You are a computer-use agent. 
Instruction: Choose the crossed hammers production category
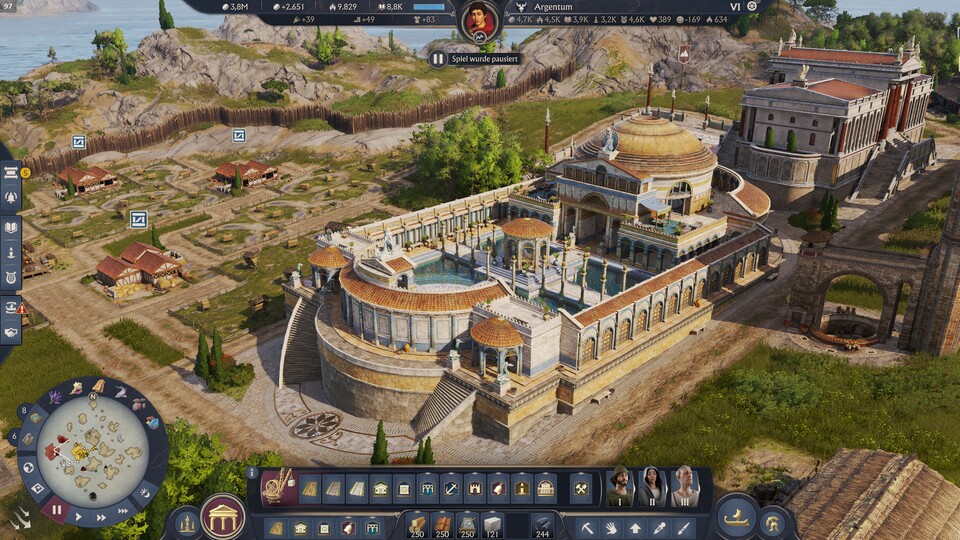pyautogui.click(x=579, y=488)
